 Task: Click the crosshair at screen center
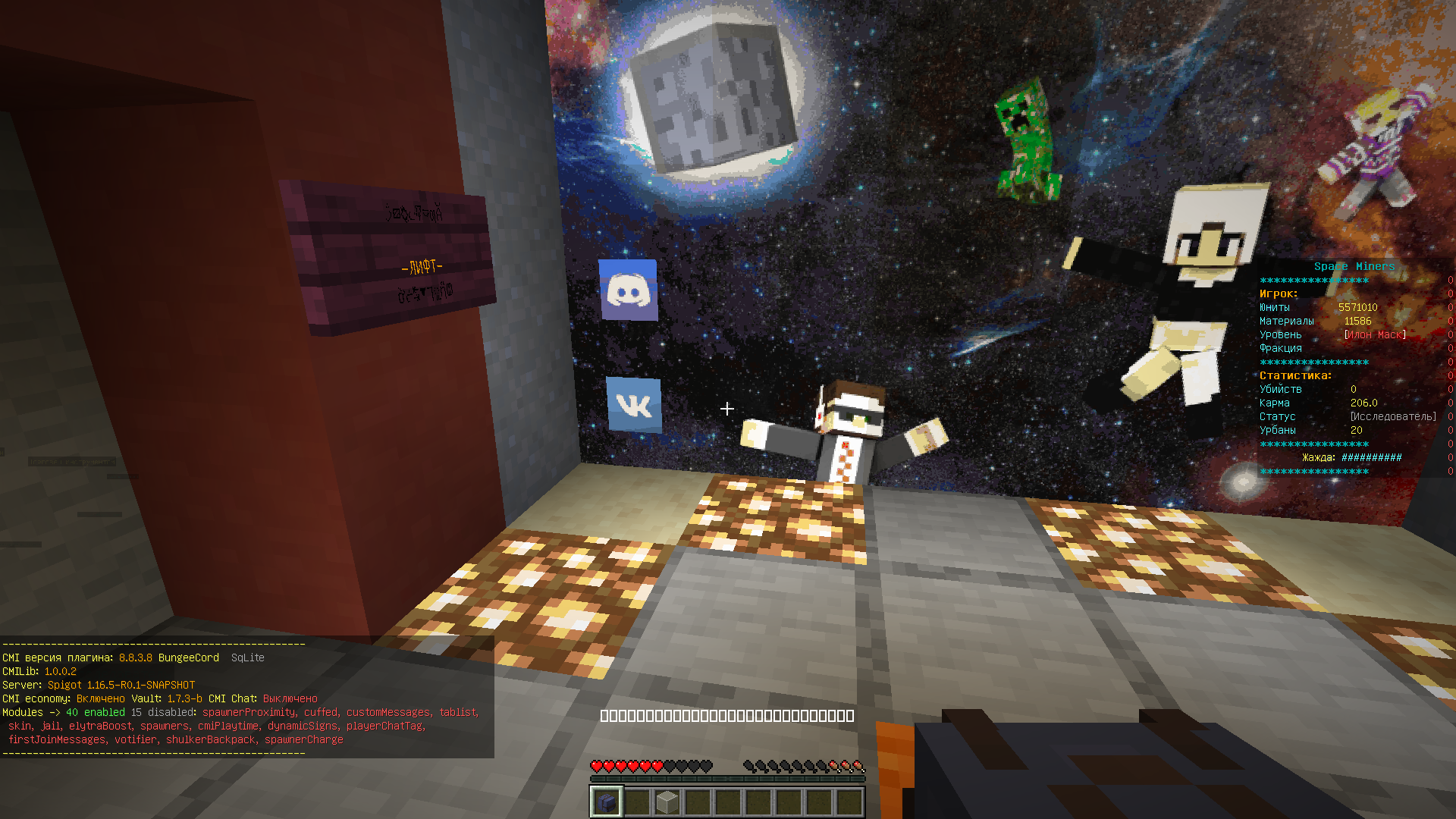point(727,409)
